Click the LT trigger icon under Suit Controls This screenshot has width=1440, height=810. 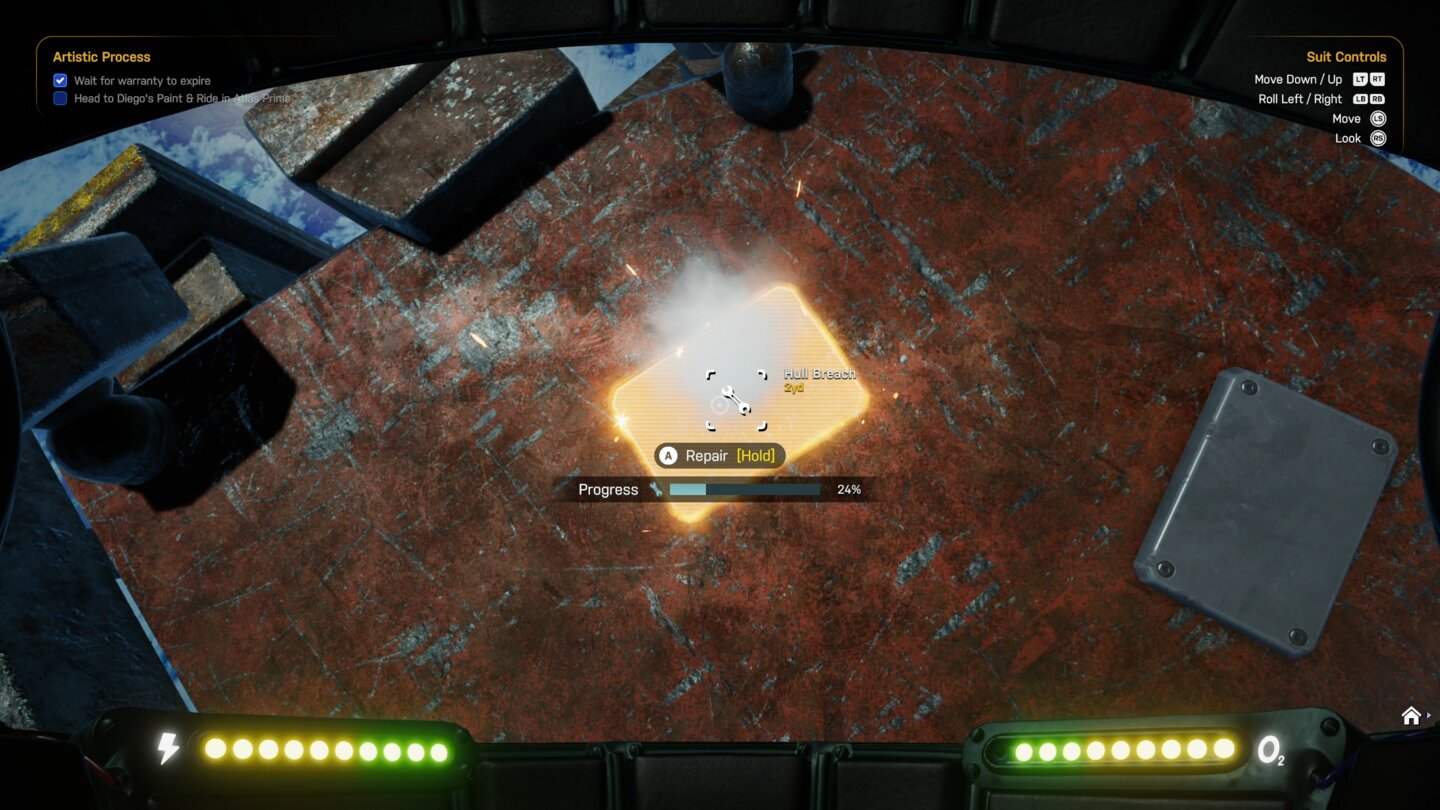1361,79
